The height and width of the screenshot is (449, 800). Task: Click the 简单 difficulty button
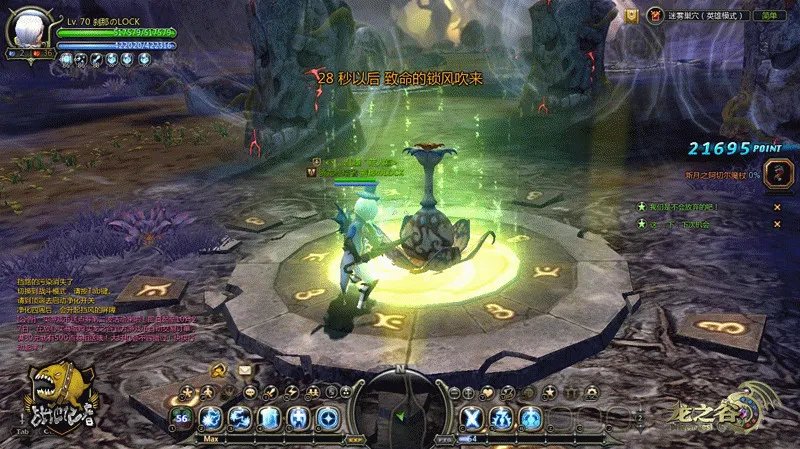769,16
